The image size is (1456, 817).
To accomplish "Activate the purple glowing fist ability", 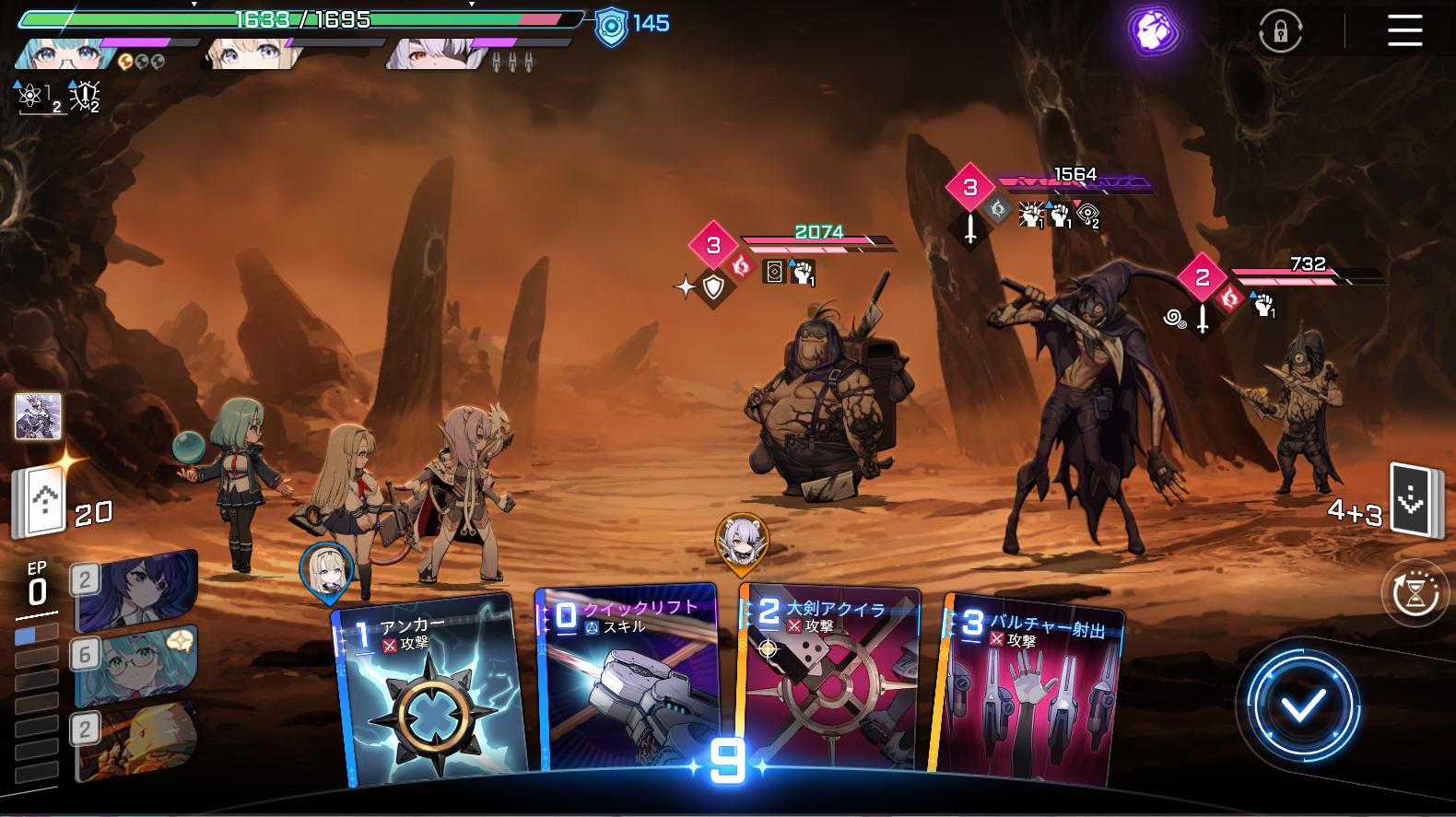I will (1156, 30).
